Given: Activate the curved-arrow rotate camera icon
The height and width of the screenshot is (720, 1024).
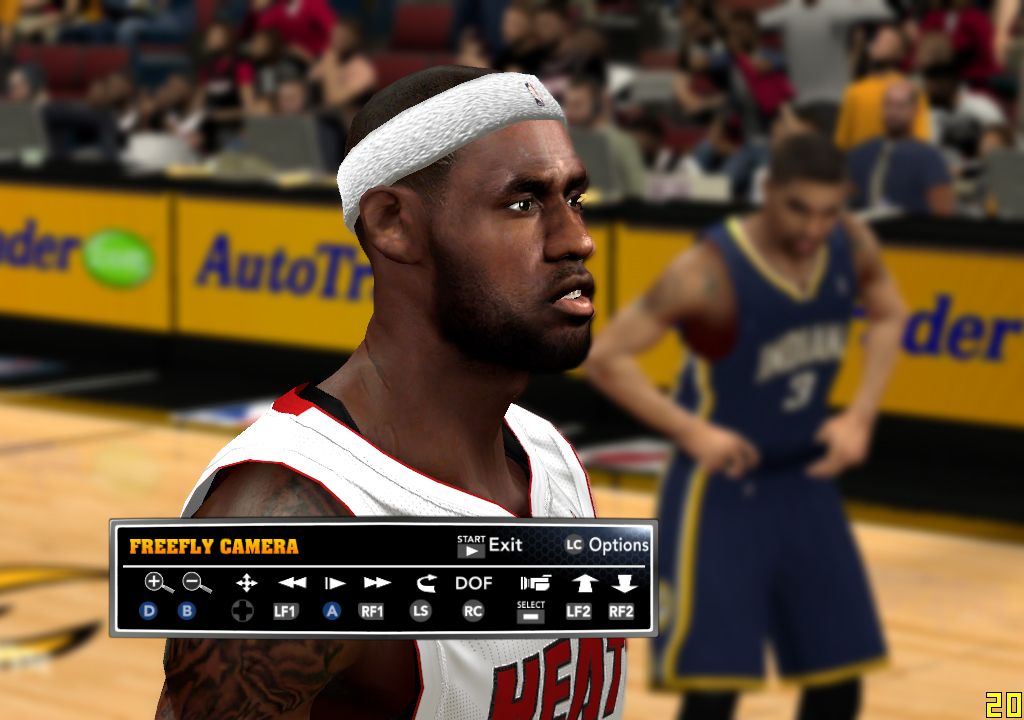Looking at the screenshot, I should [x=424, y=582].
